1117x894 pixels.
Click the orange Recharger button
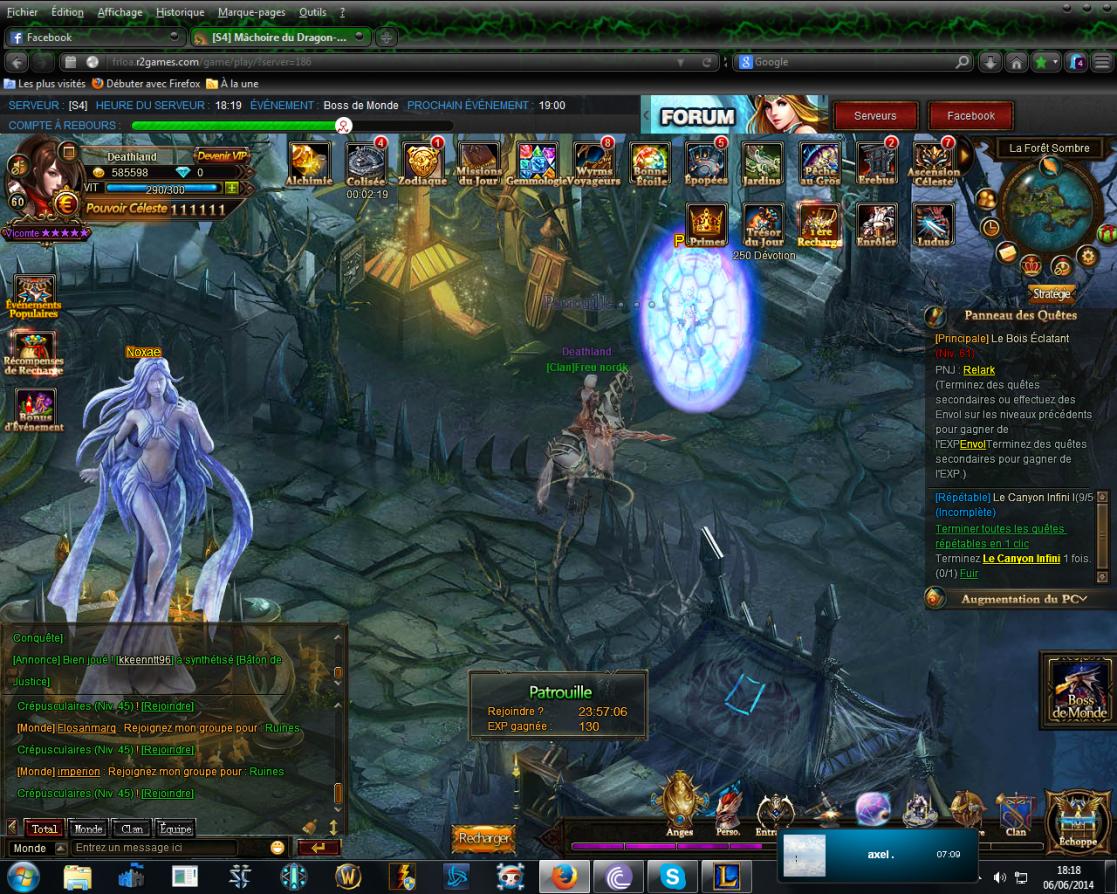tap(484, 838)
